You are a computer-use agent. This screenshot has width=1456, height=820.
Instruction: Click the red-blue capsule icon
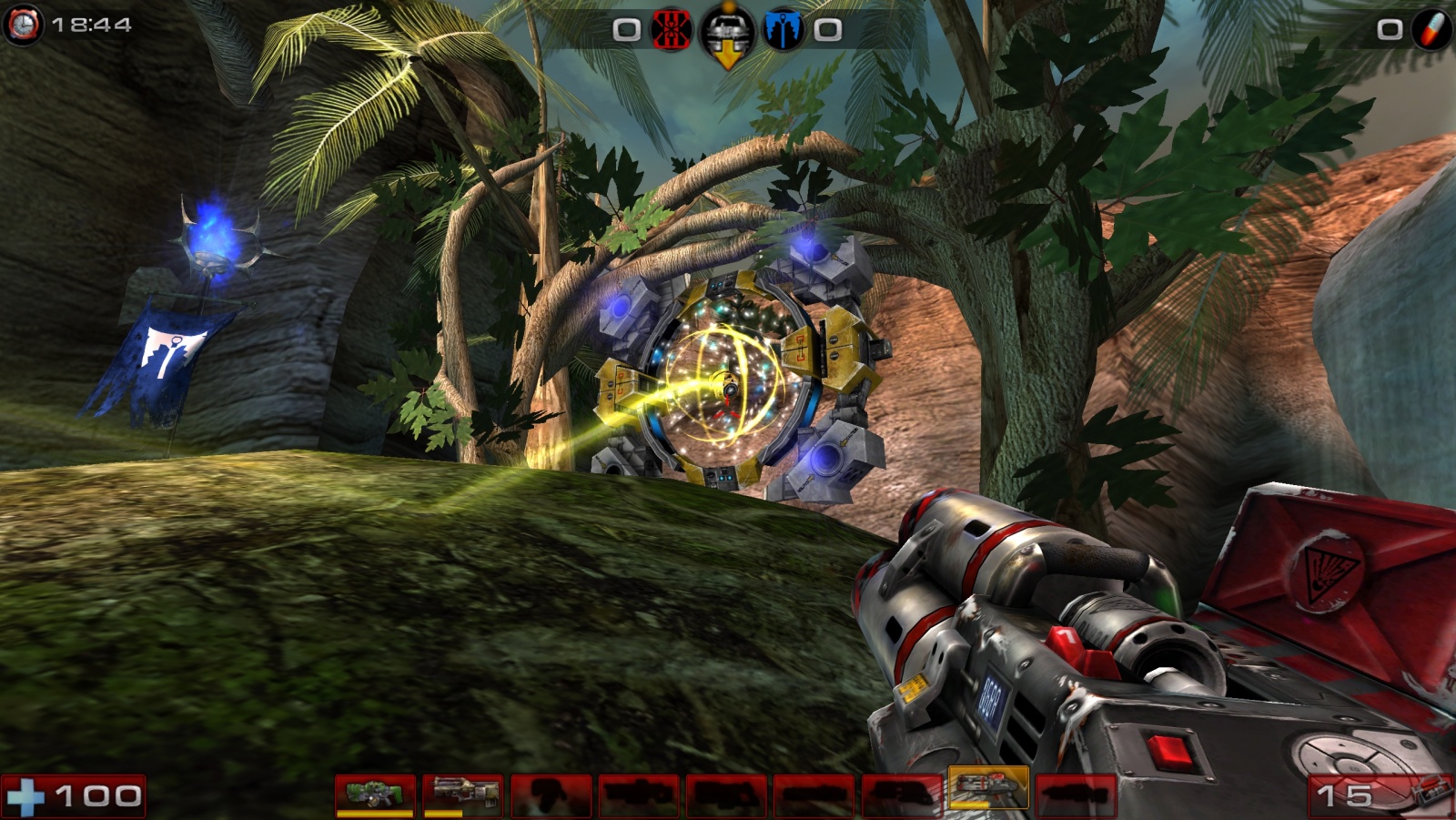1431,30
